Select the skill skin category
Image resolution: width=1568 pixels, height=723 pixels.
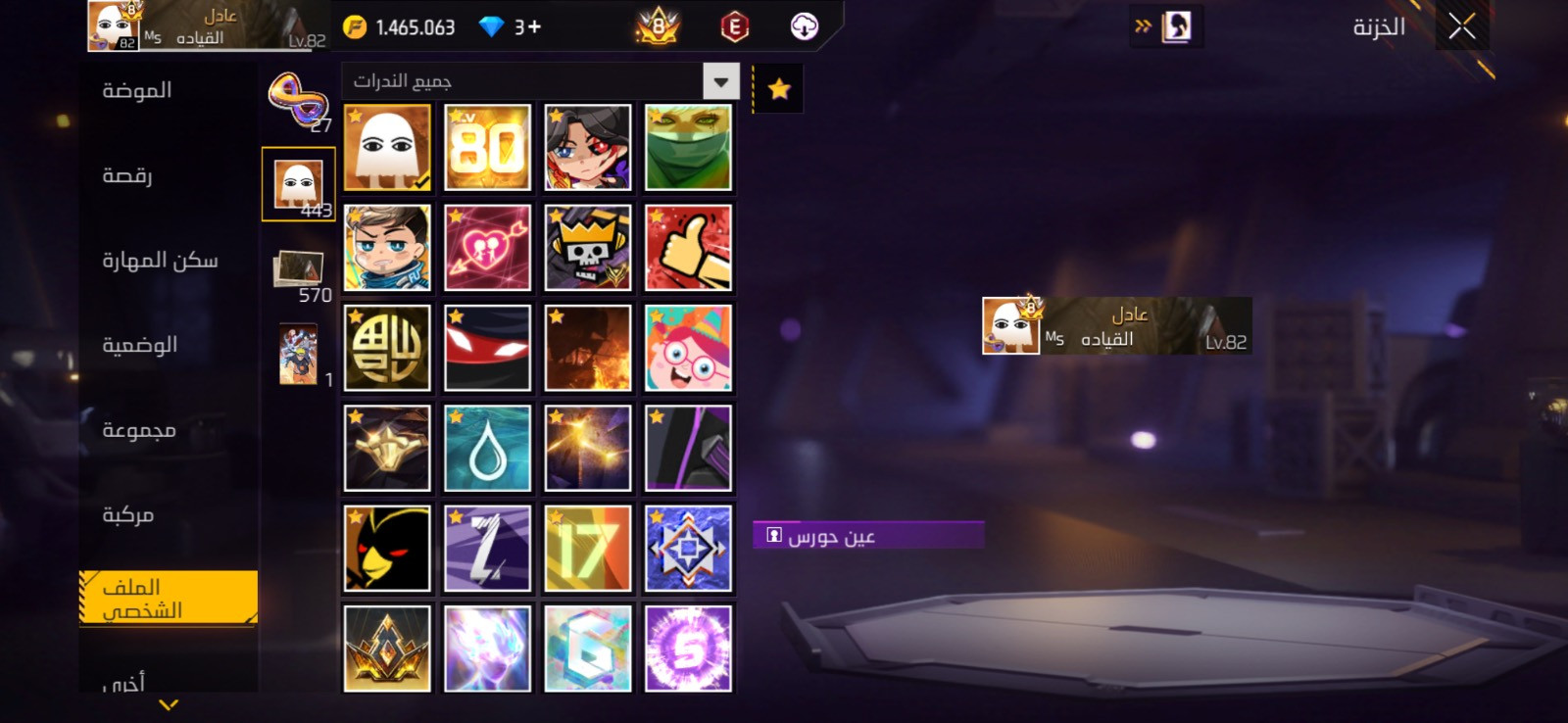(x=160, y=261)
